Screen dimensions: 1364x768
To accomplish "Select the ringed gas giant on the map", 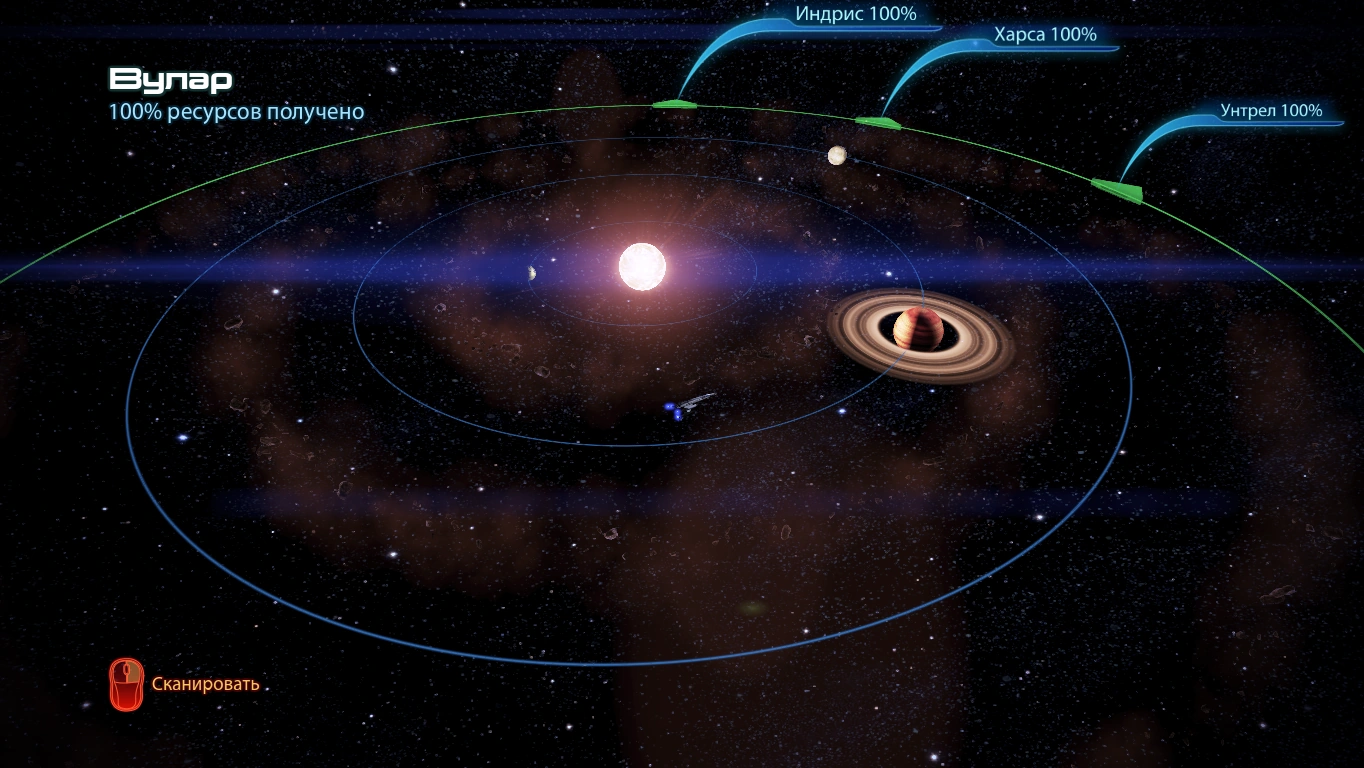I will point(918,330).
